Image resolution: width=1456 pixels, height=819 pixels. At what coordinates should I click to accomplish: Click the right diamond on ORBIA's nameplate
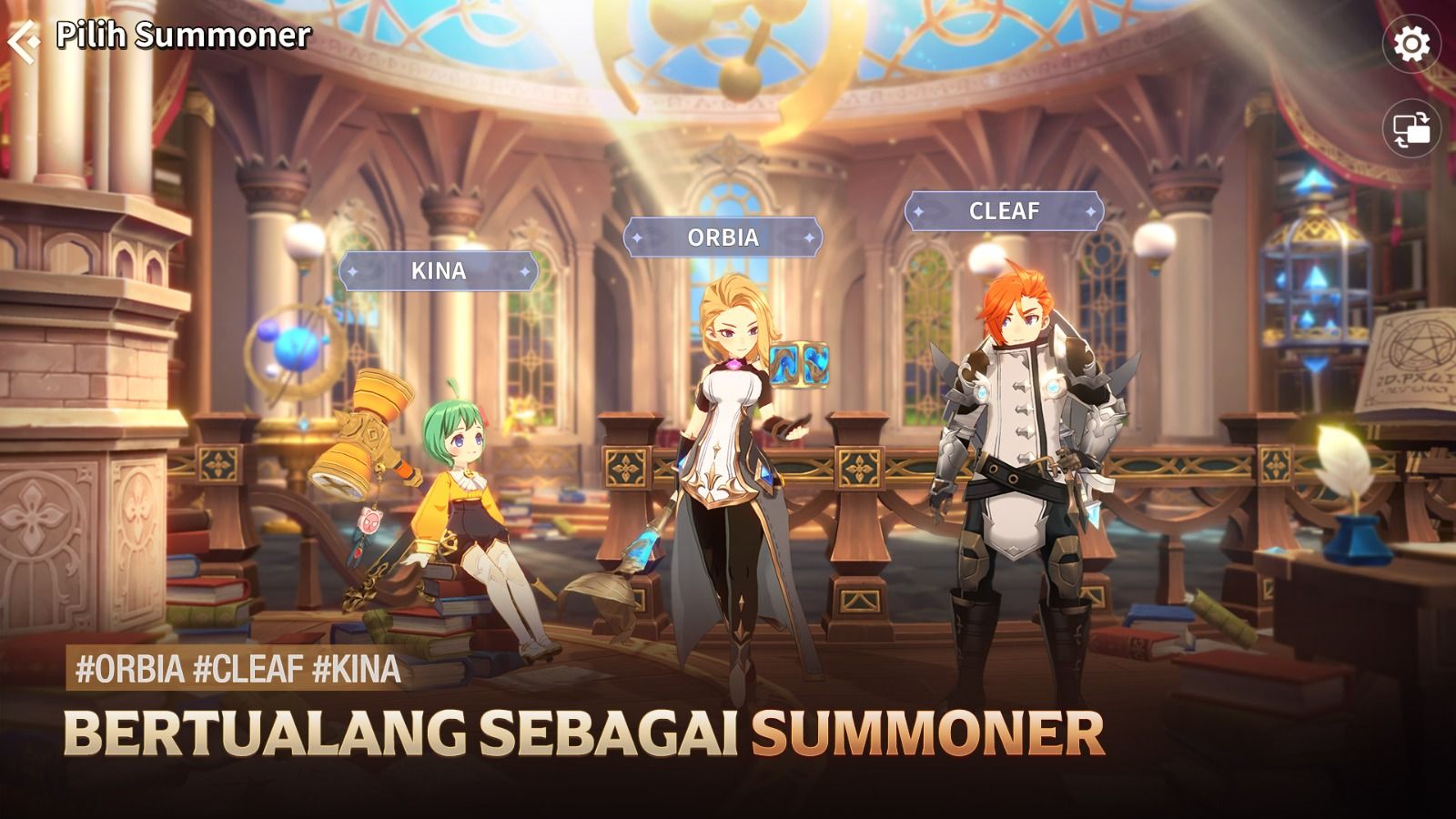coord(808,238)
